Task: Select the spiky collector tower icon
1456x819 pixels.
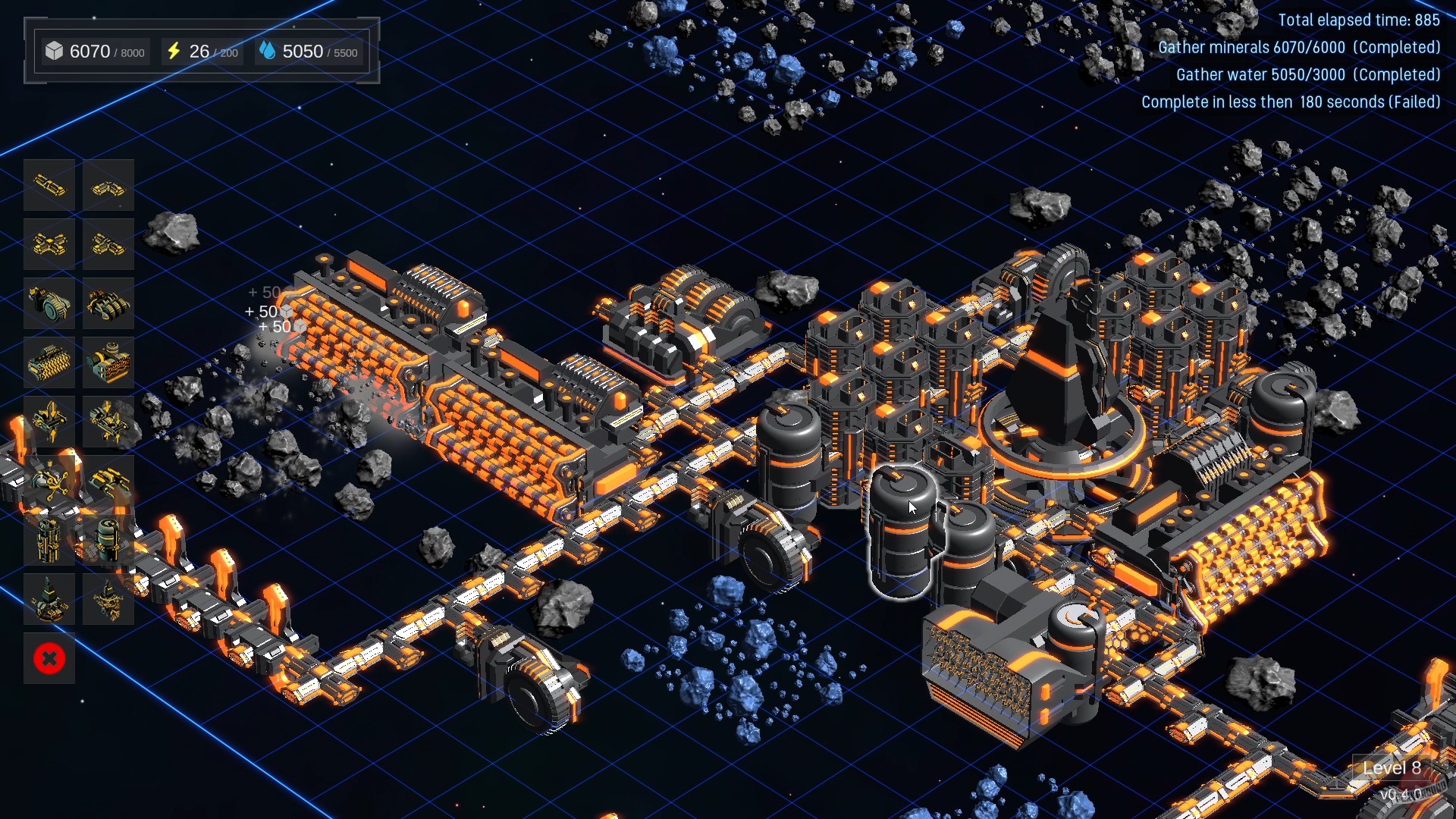Action: coord(108,598)
